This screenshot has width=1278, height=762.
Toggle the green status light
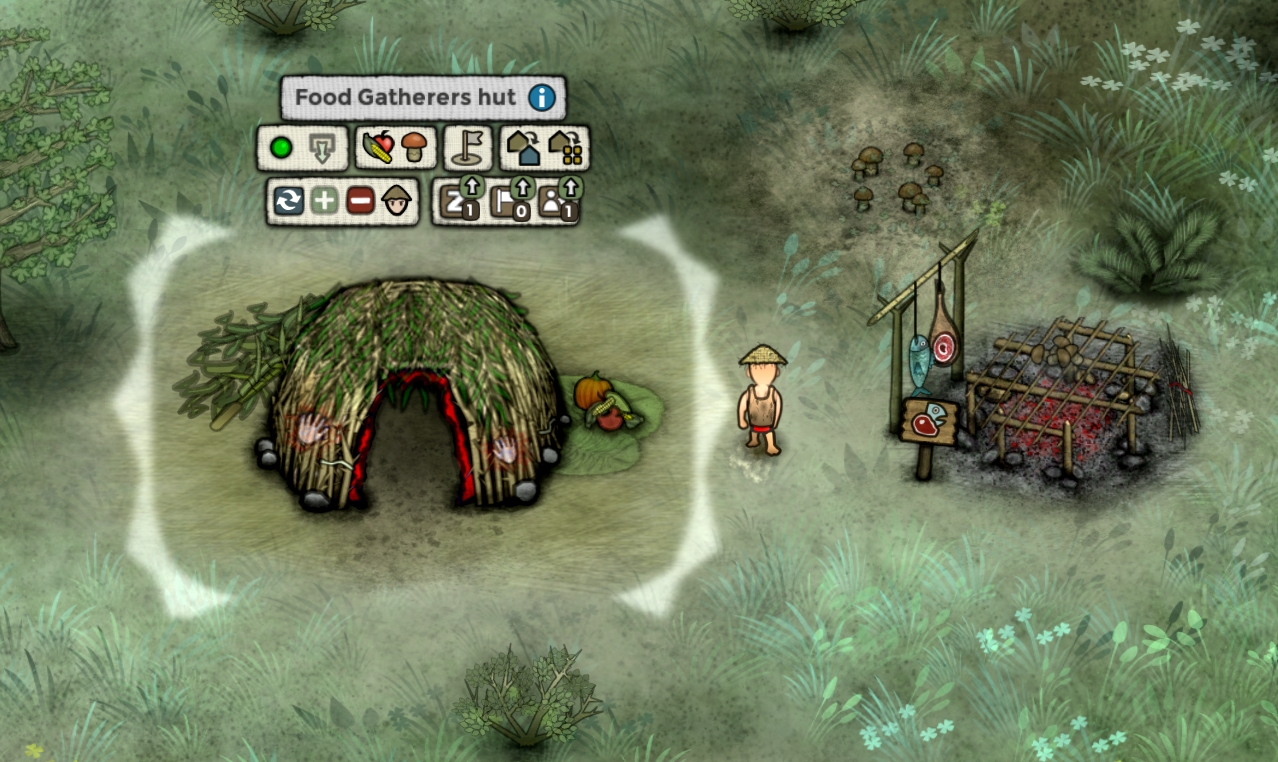[282, 149]
